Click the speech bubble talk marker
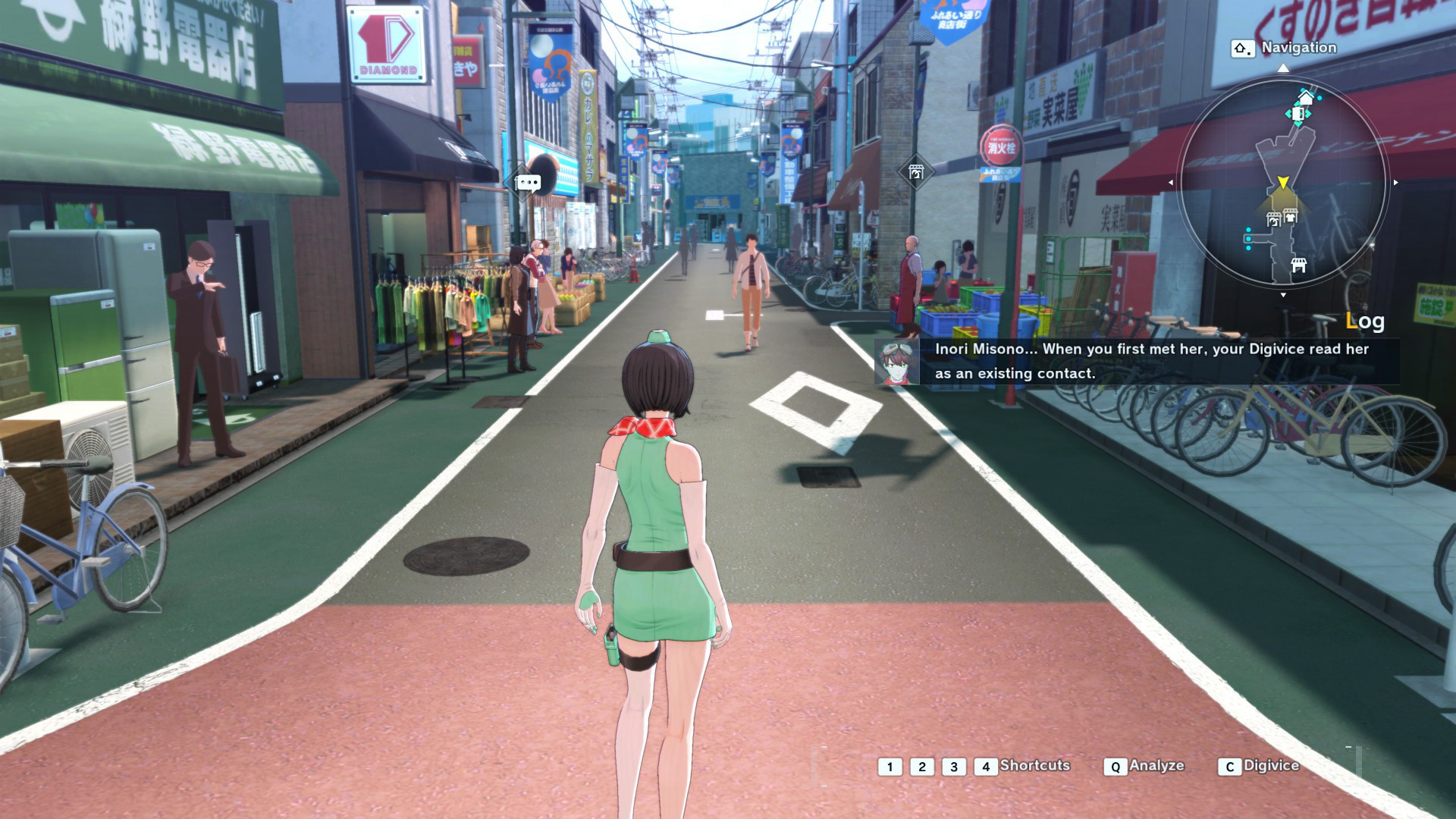This screenshot has height=819, width=1456. click(528, 182)
